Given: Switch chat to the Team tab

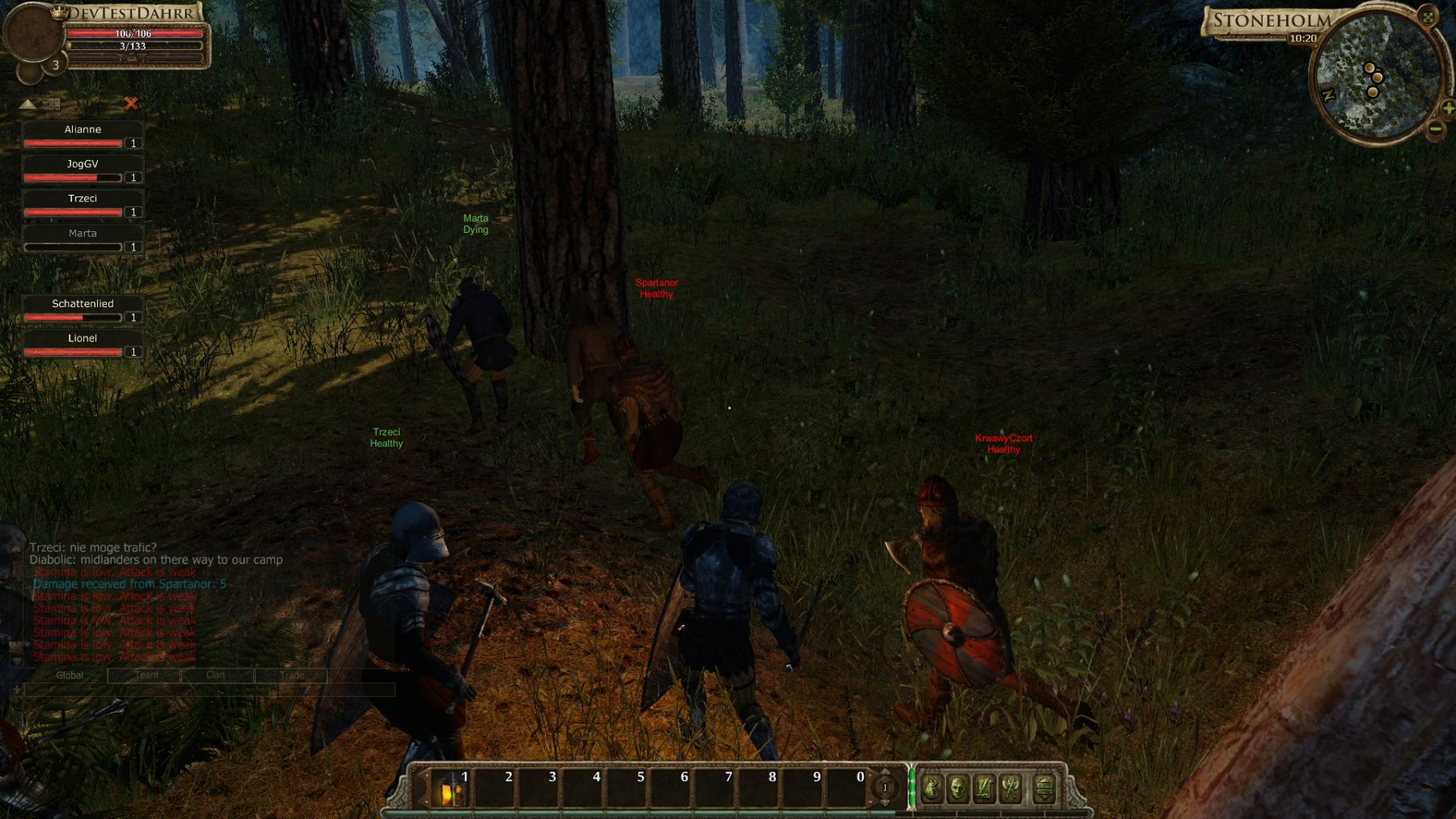Looking at the screenshot, I should [146, 675].
